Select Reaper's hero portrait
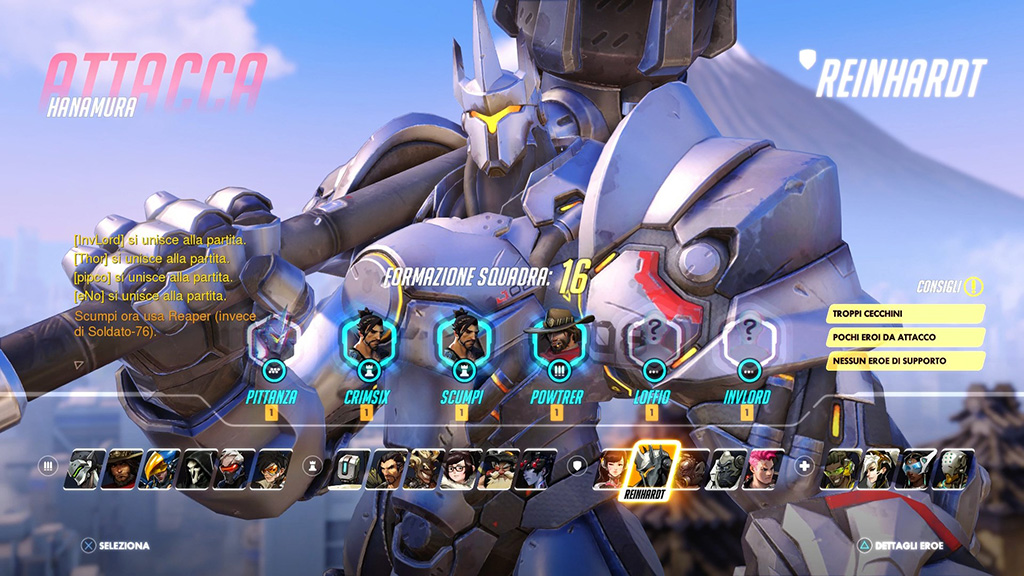This screenshot has width=1024, height=576. 195,468
